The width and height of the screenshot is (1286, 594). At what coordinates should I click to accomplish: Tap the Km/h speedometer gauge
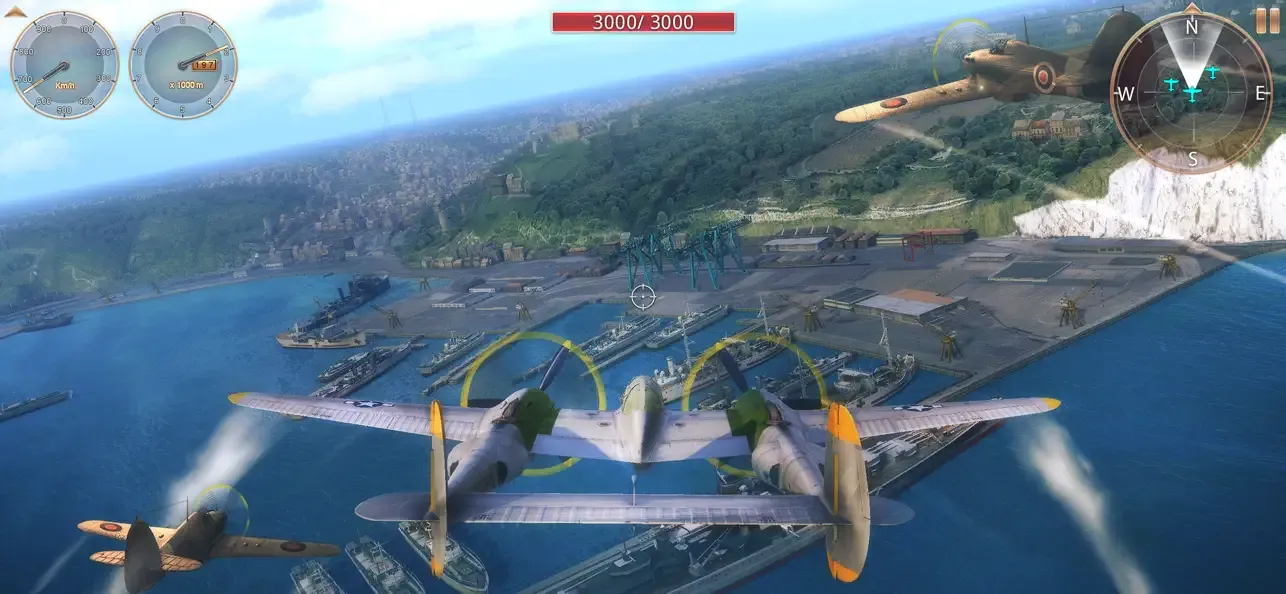point(64,65)
